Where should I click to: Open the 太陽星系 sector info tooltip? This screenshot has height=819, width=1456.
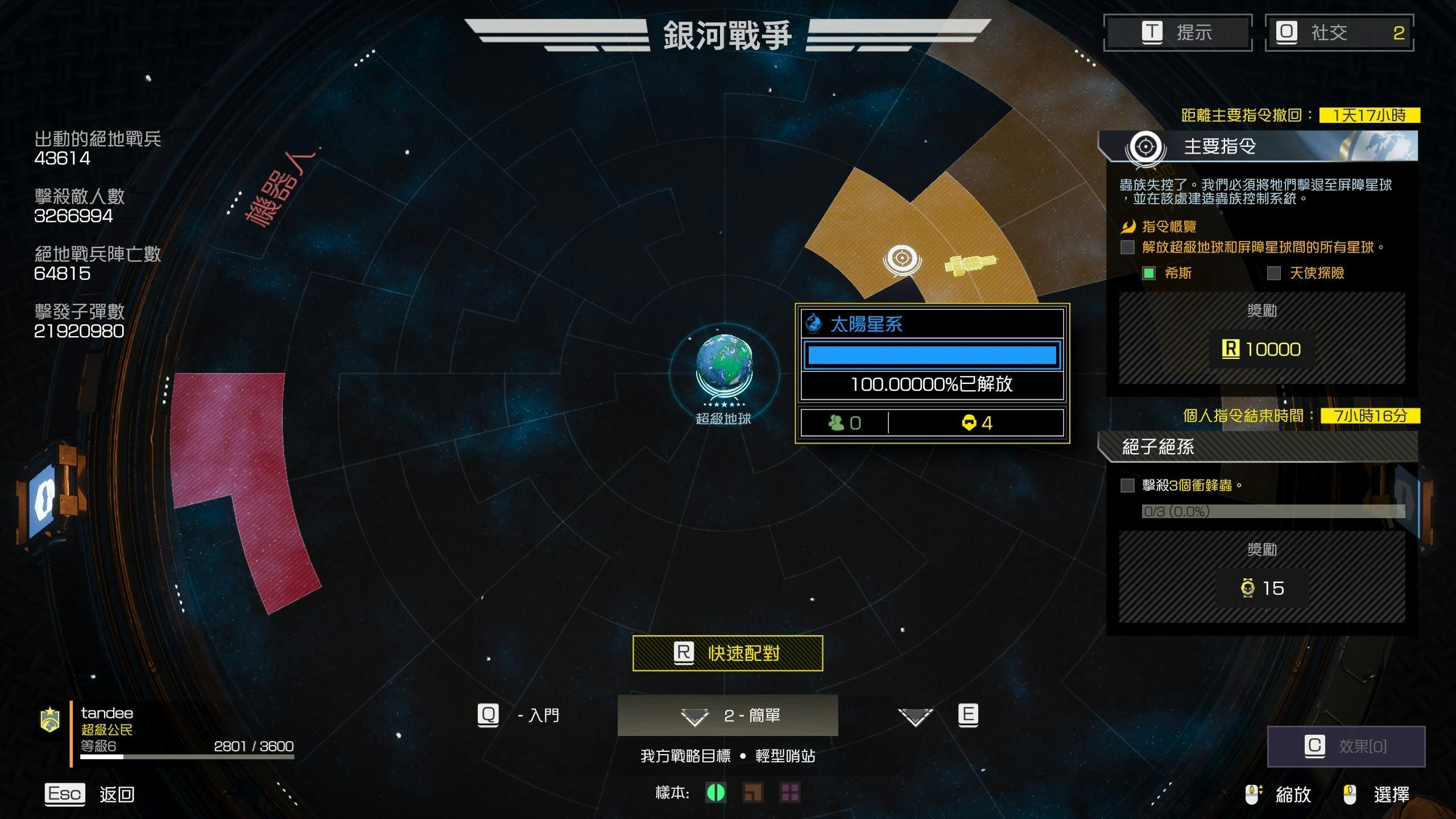click(932, 324)
